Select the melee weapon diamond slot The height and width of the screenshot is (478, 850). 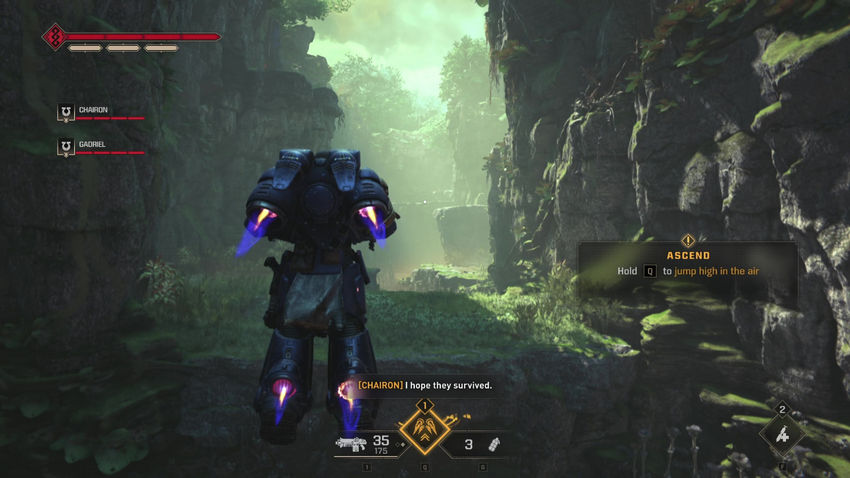[782, 434]
